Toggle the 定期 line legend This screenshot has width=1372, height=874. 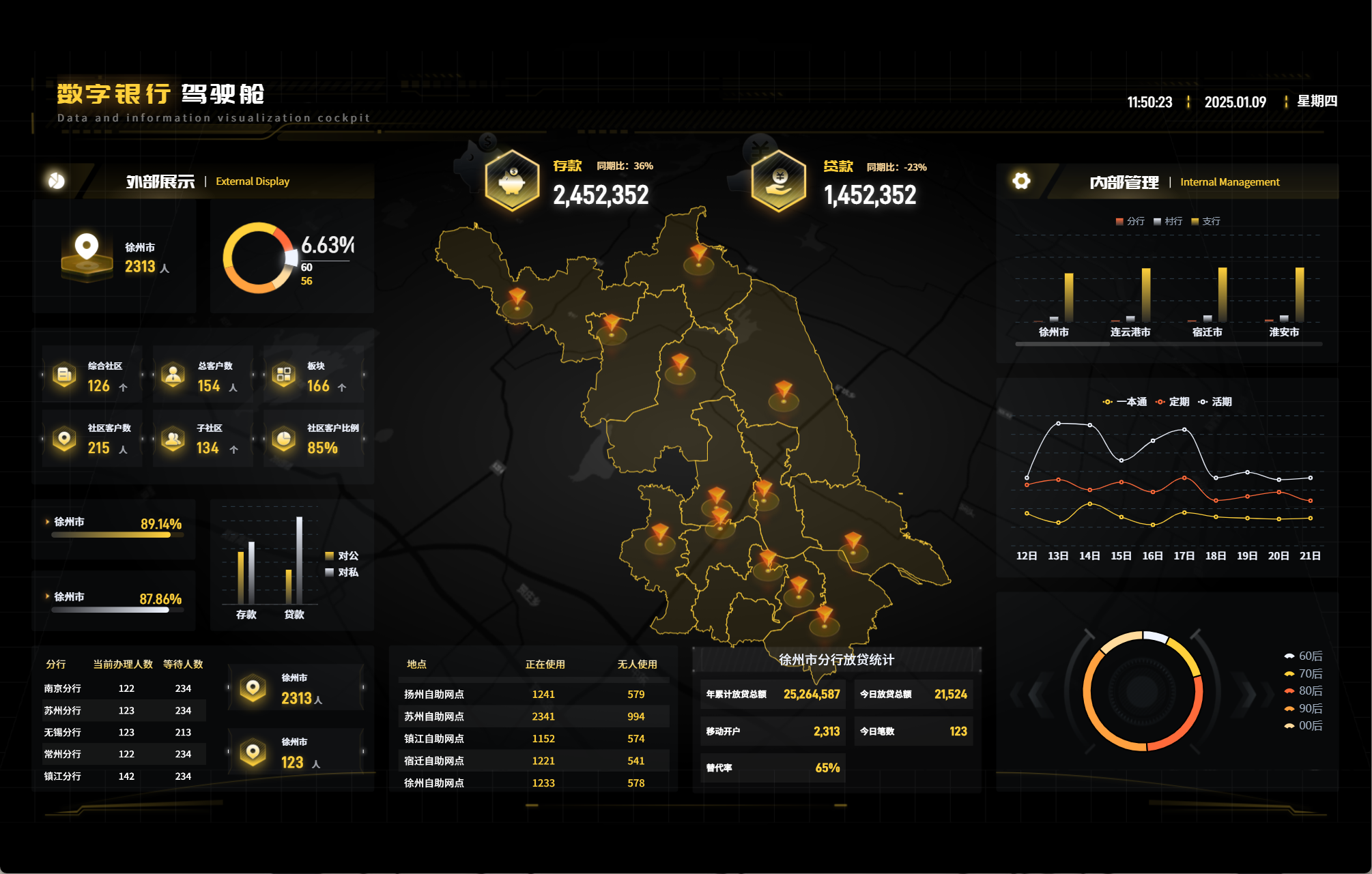1173,402
